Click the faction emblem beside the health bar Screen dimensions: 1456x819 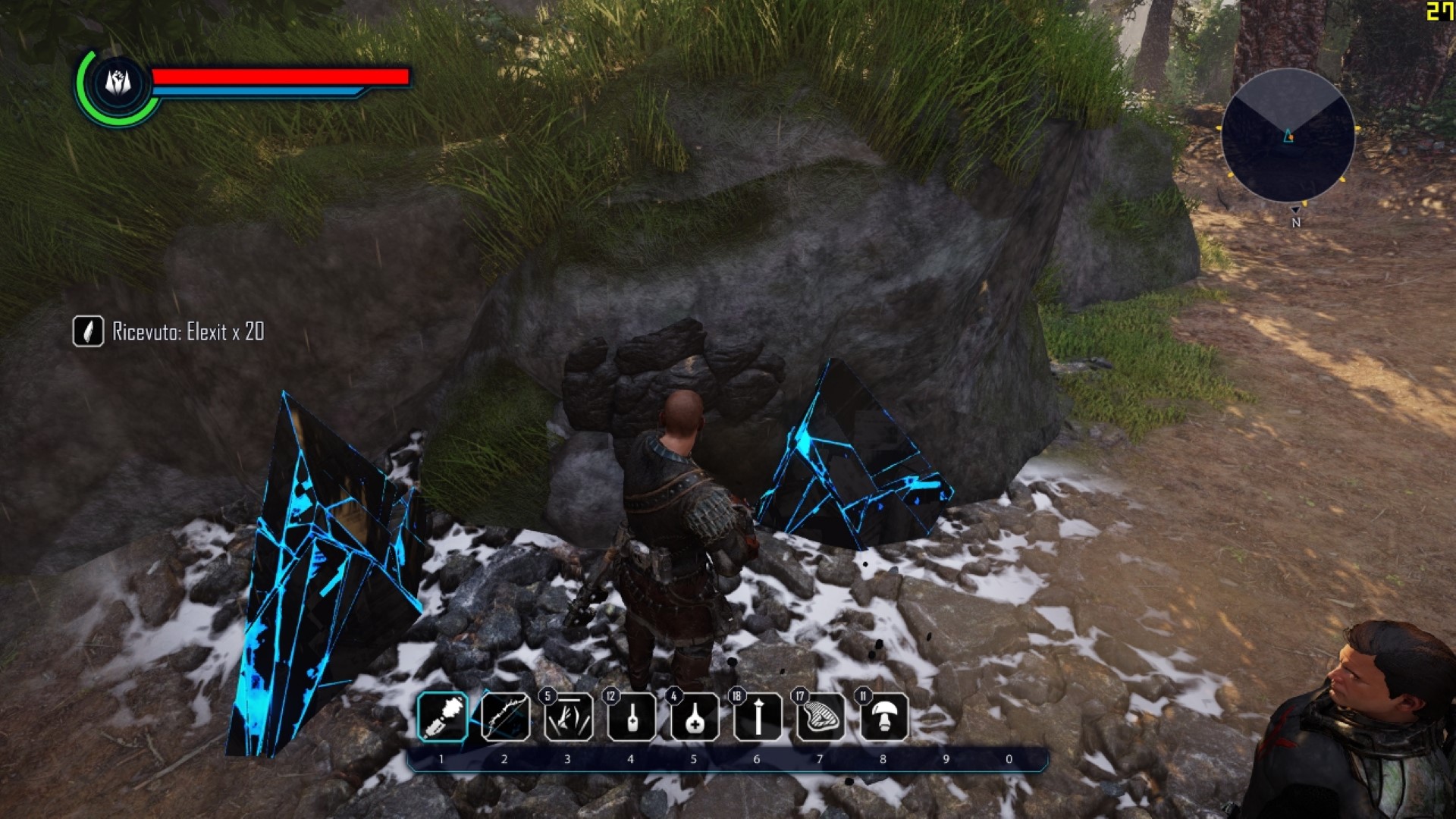point(118,83)
